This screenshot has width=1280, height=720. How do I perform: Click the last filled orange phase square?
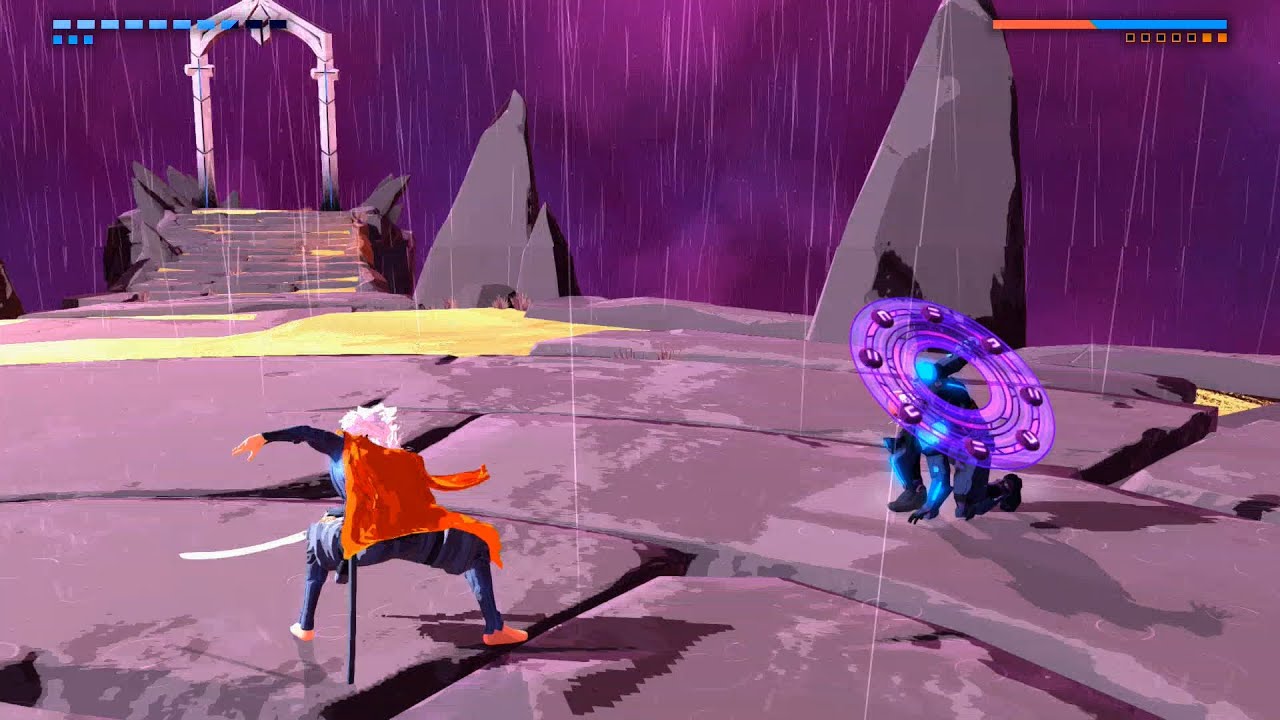pos(1223,38)
